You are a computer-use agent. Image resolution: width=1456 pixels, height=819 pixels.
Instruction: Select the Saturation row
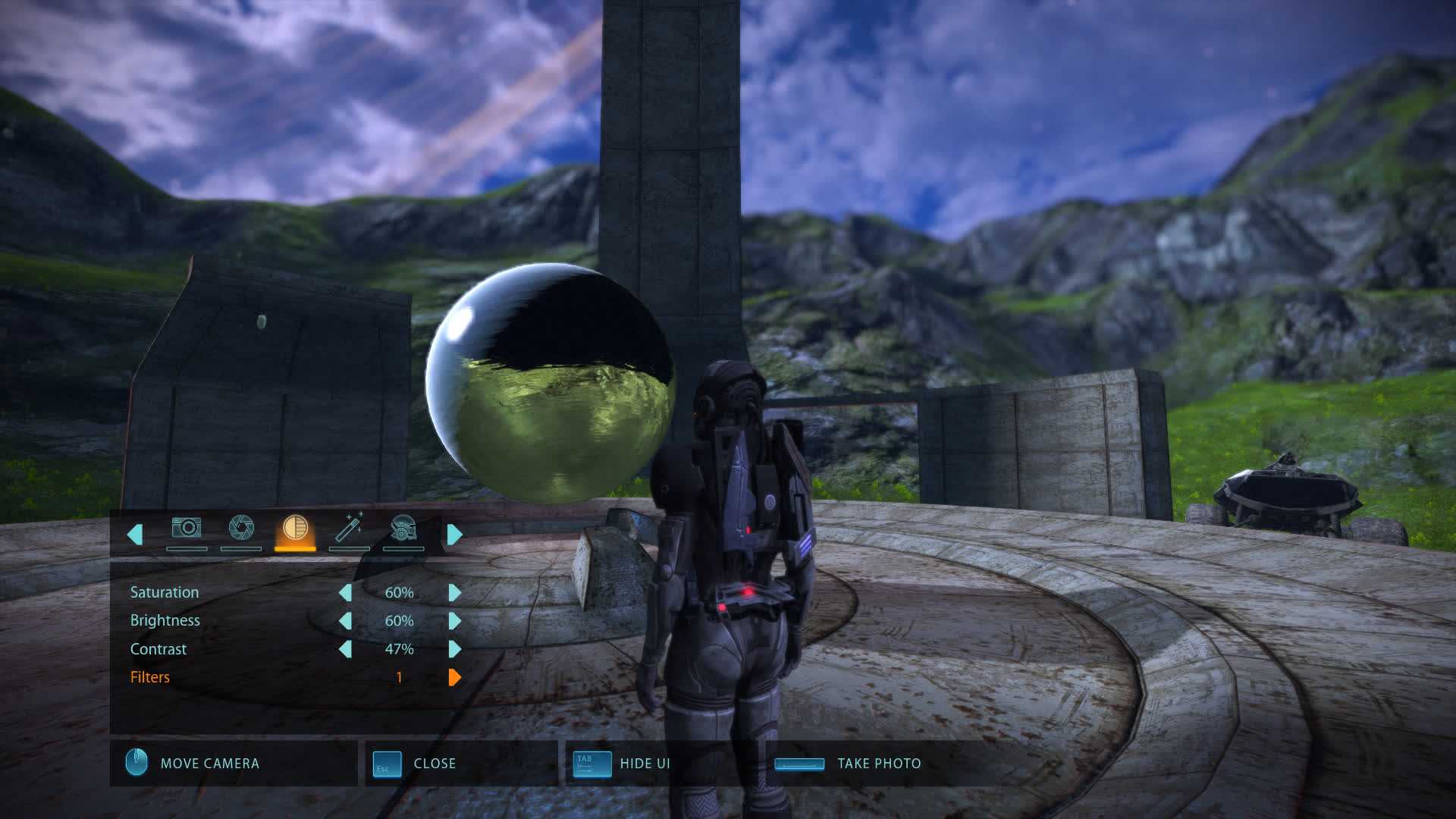(165, 592)
